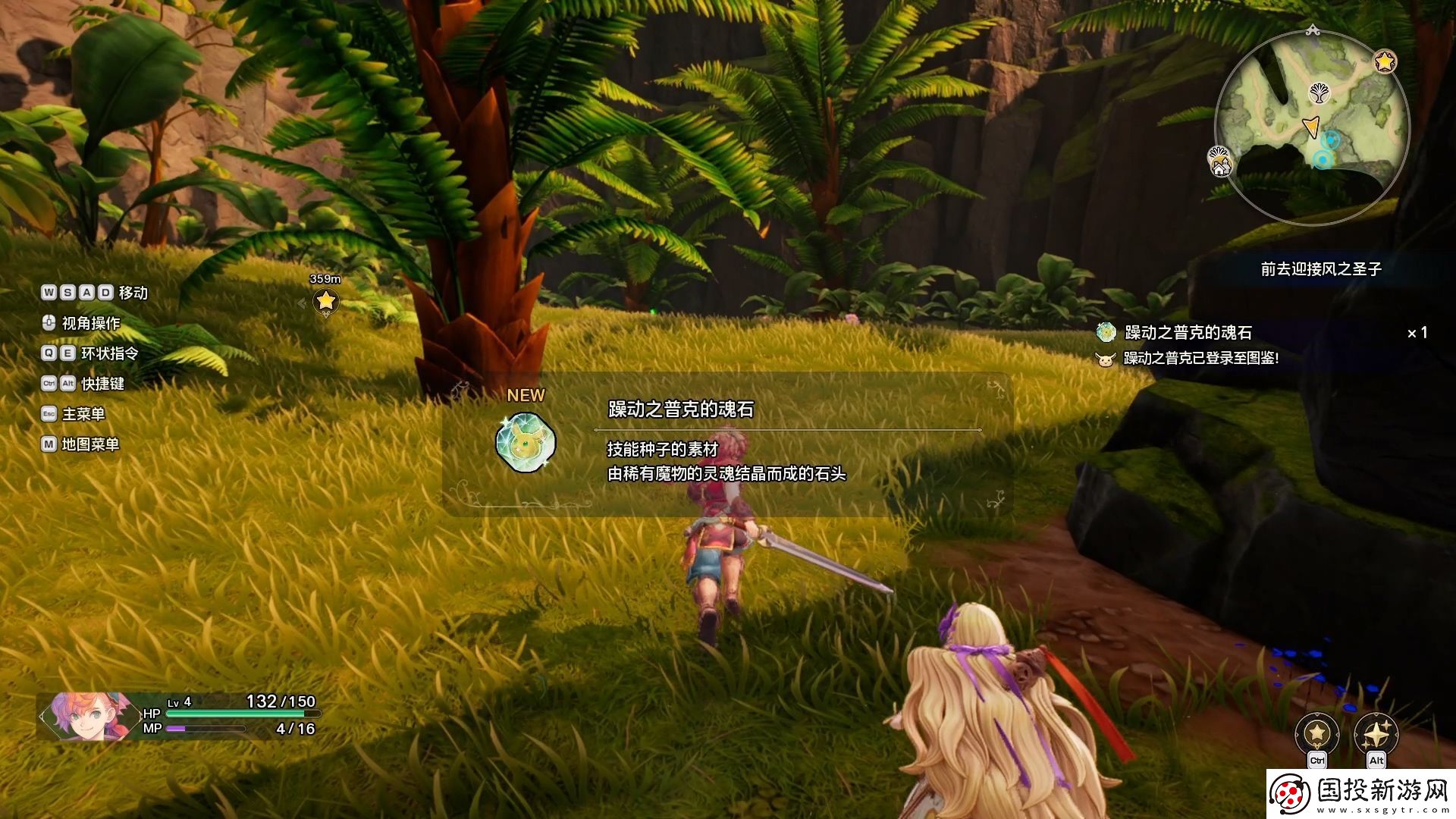Image resolution: width=1456 pixels, height=819 pixels.
Task: Click the soul stone loot notification row
Action: [x=1188, y=332]
